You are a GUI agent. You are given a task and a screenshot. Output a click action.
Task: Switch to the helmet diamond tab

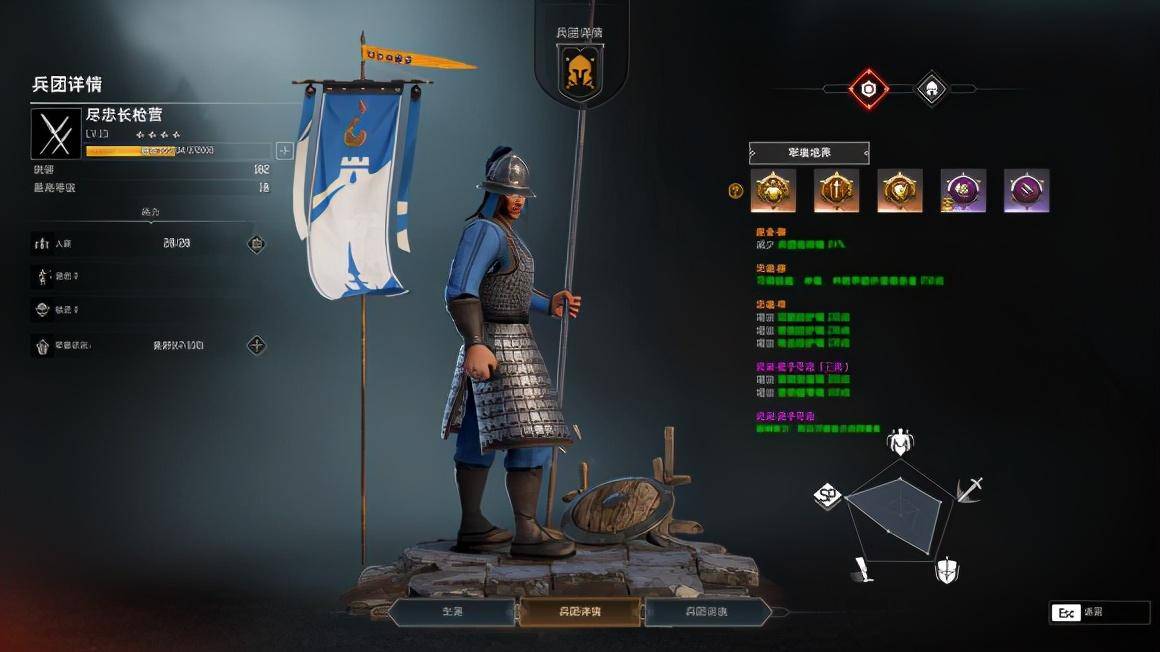pos(931,89)
